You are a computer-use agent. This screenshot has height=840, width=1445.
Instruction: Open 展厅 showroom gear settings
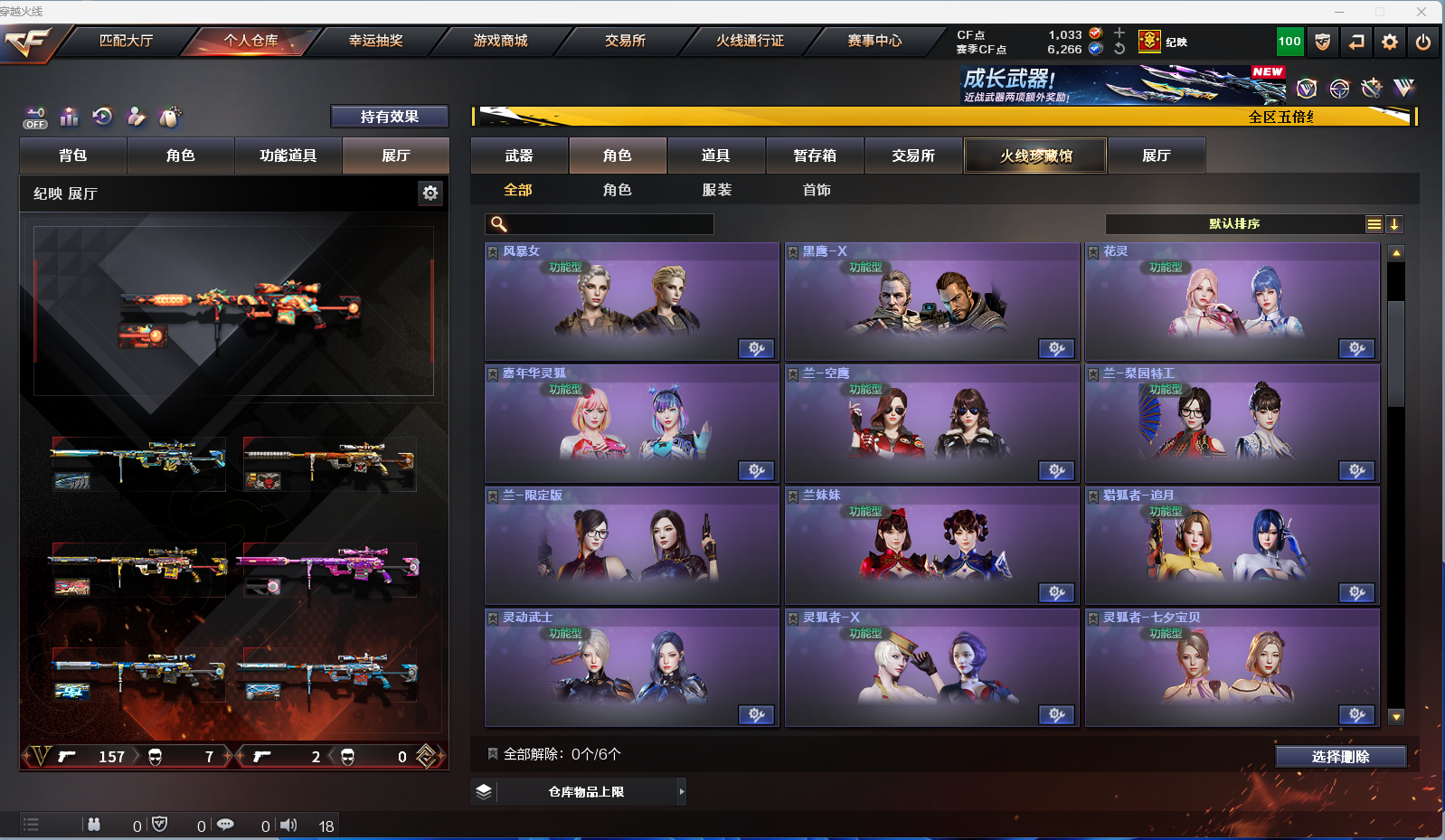[430, 193]
